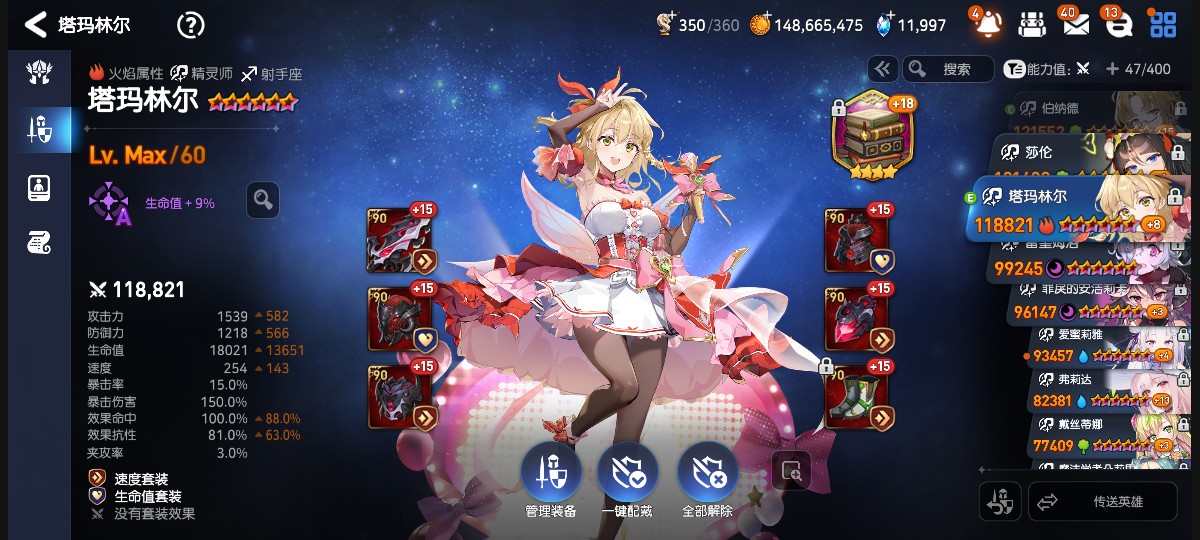Tap the 一键配戴 auto-equip button
This screenshot has width=1200, height=540.
point(628,477)
